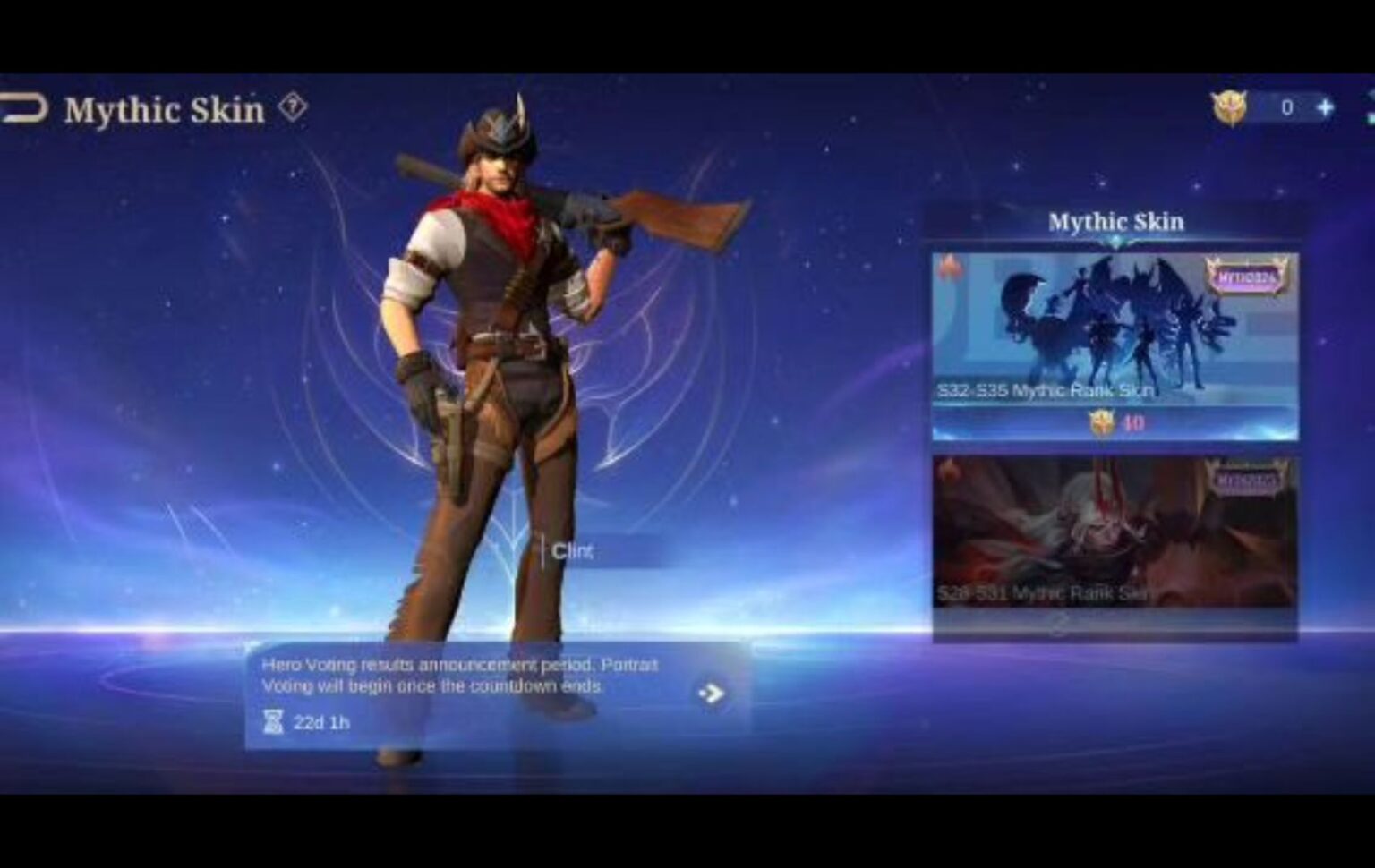Click the hourglass countdown icon in the banner
The width and height of the screenshot is (1375, 868).
click(274, 722)
